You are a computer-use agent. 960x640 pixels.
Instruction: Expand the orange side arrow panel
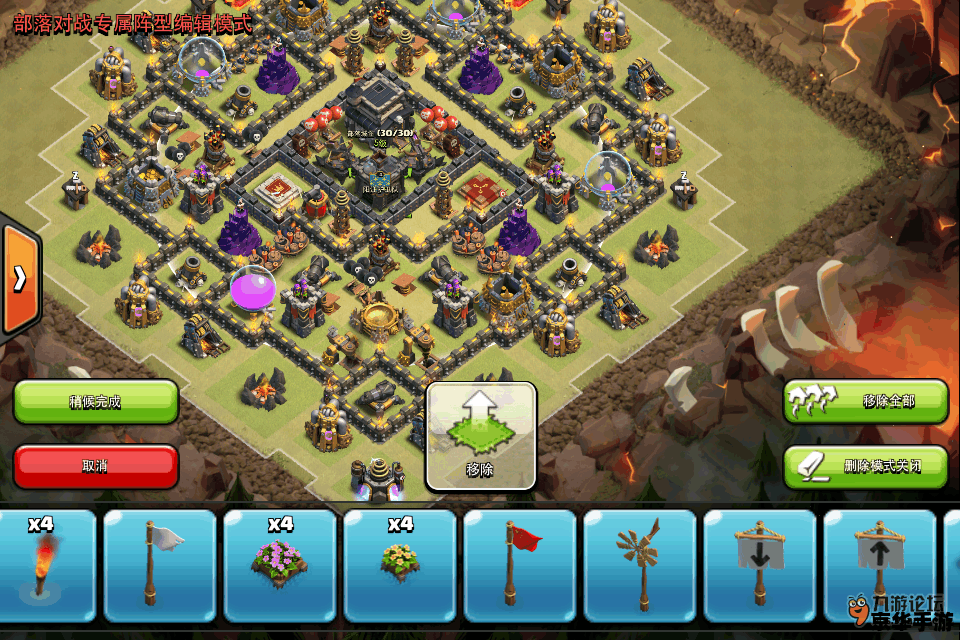pos(19,279)
